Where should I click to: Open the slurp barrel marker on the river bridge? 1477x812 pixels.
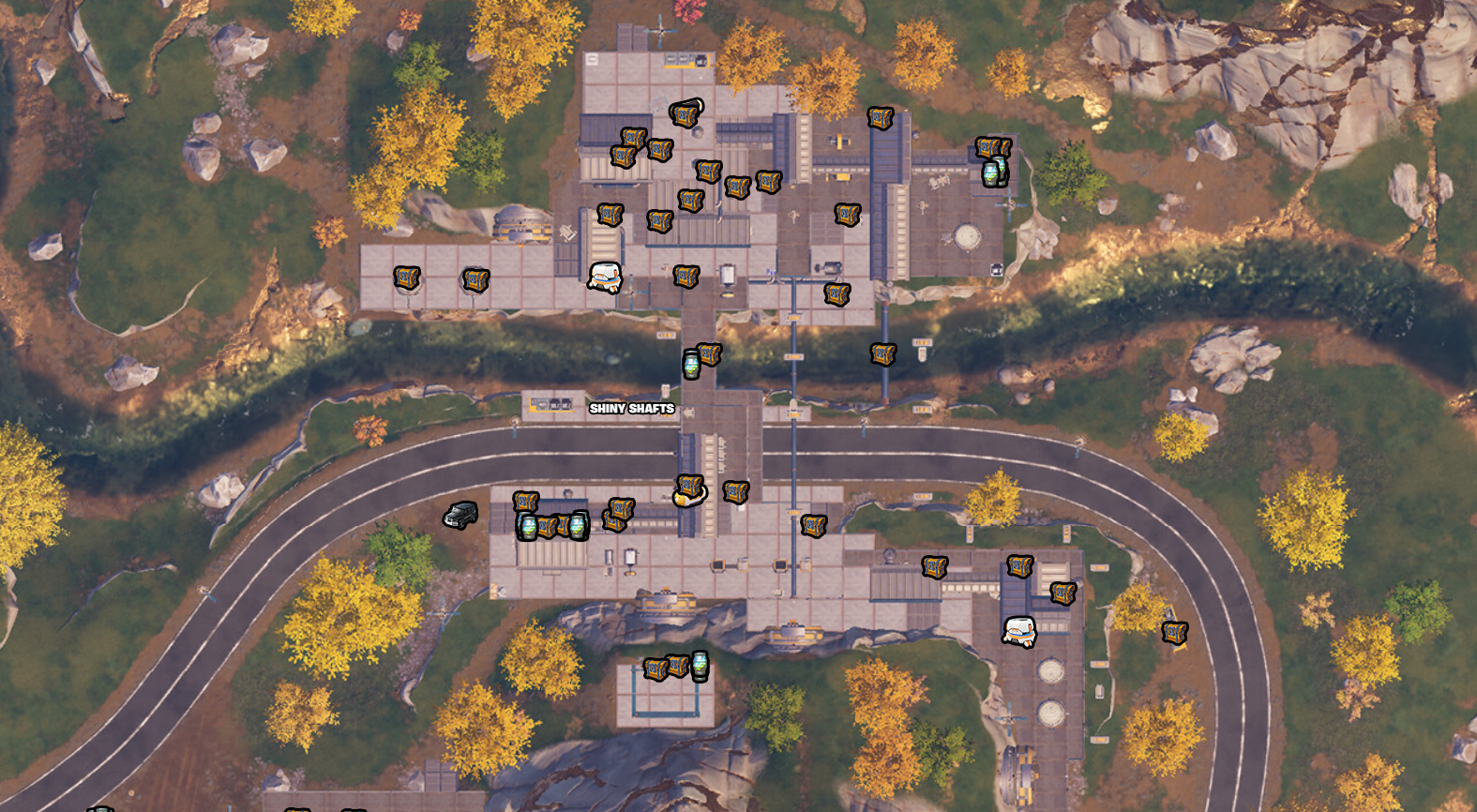point(691,365)
